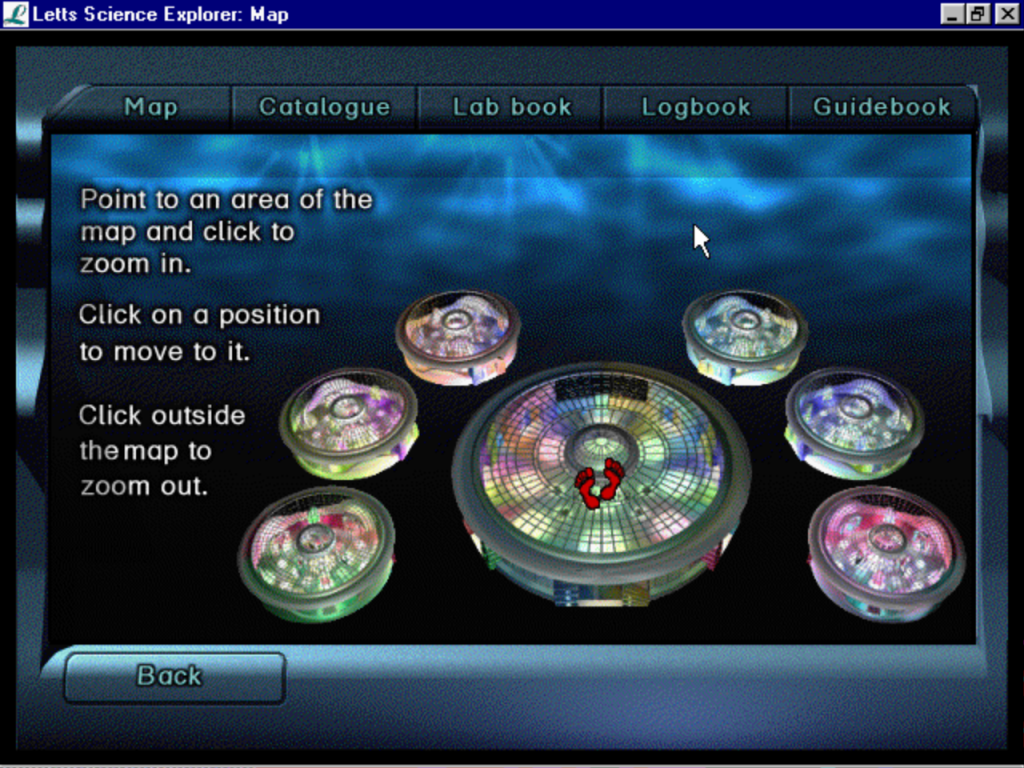The height and width of the screenshot is (768, 1024).
Task: Choose the red footprints position marker
Action: click(599, 482)
